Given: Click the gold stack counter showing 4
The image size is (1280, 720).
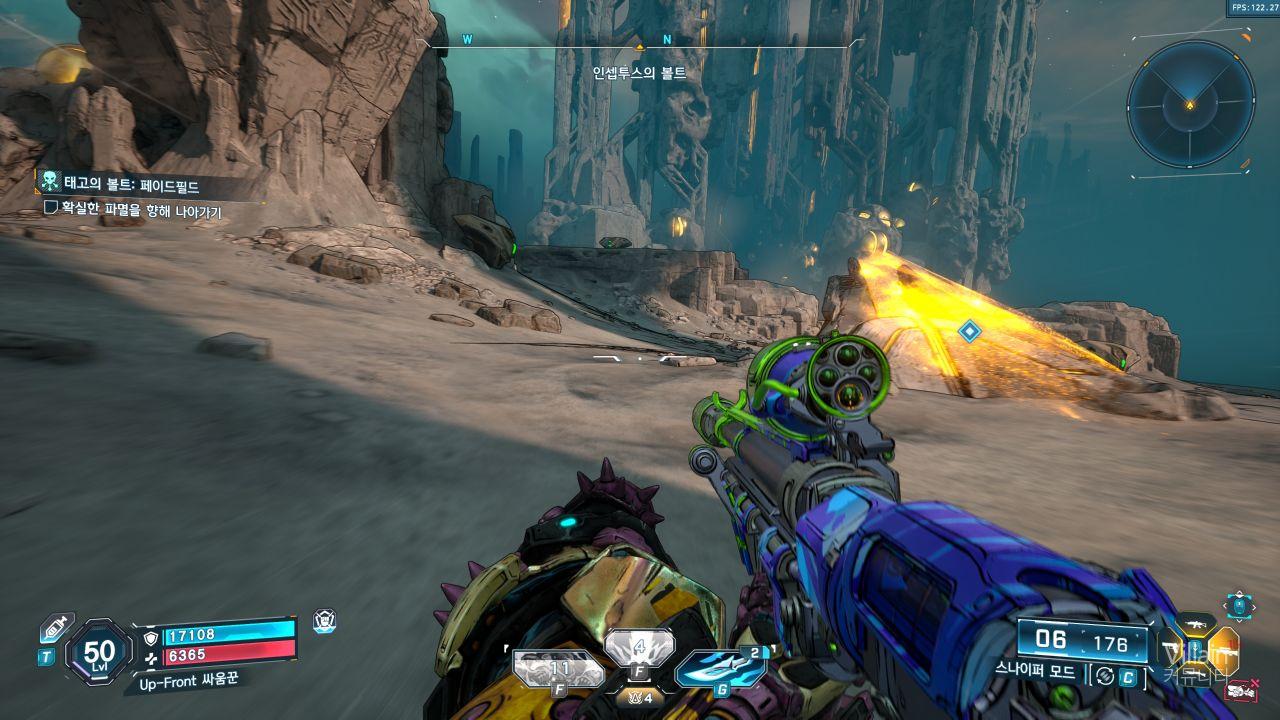Looking at the screenshot, I should coord(640,697).
